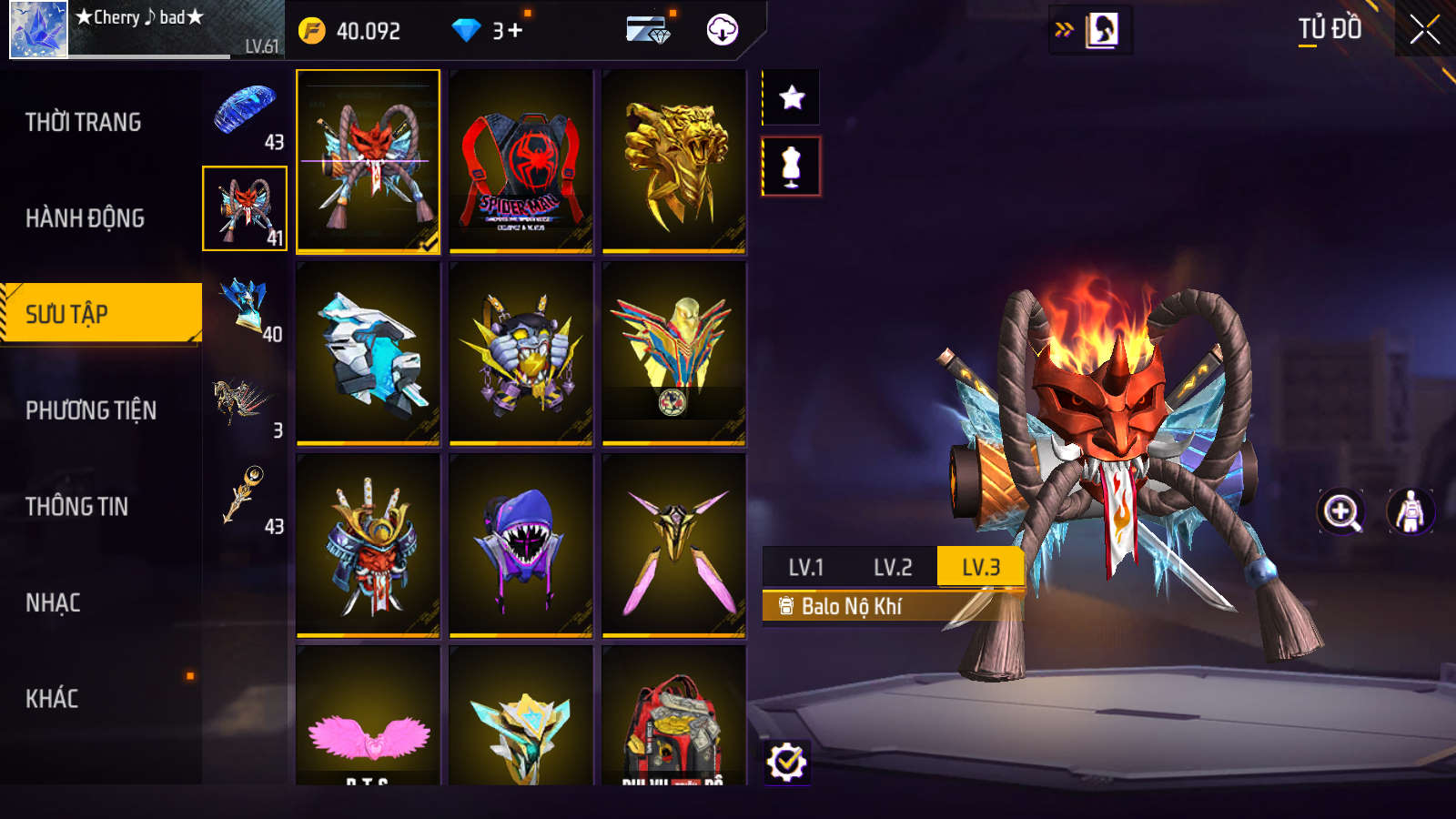Open the Khác category
Image resolution: width=1456 pixels, height=819 pixels.
click(52, 699)
